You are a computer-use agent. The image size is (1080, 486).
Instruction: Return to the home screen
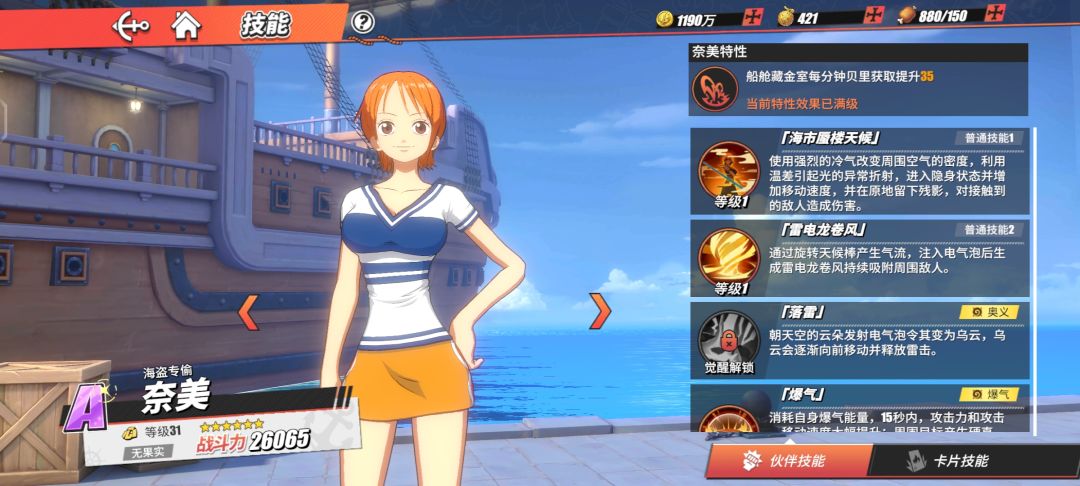[185, 23]
